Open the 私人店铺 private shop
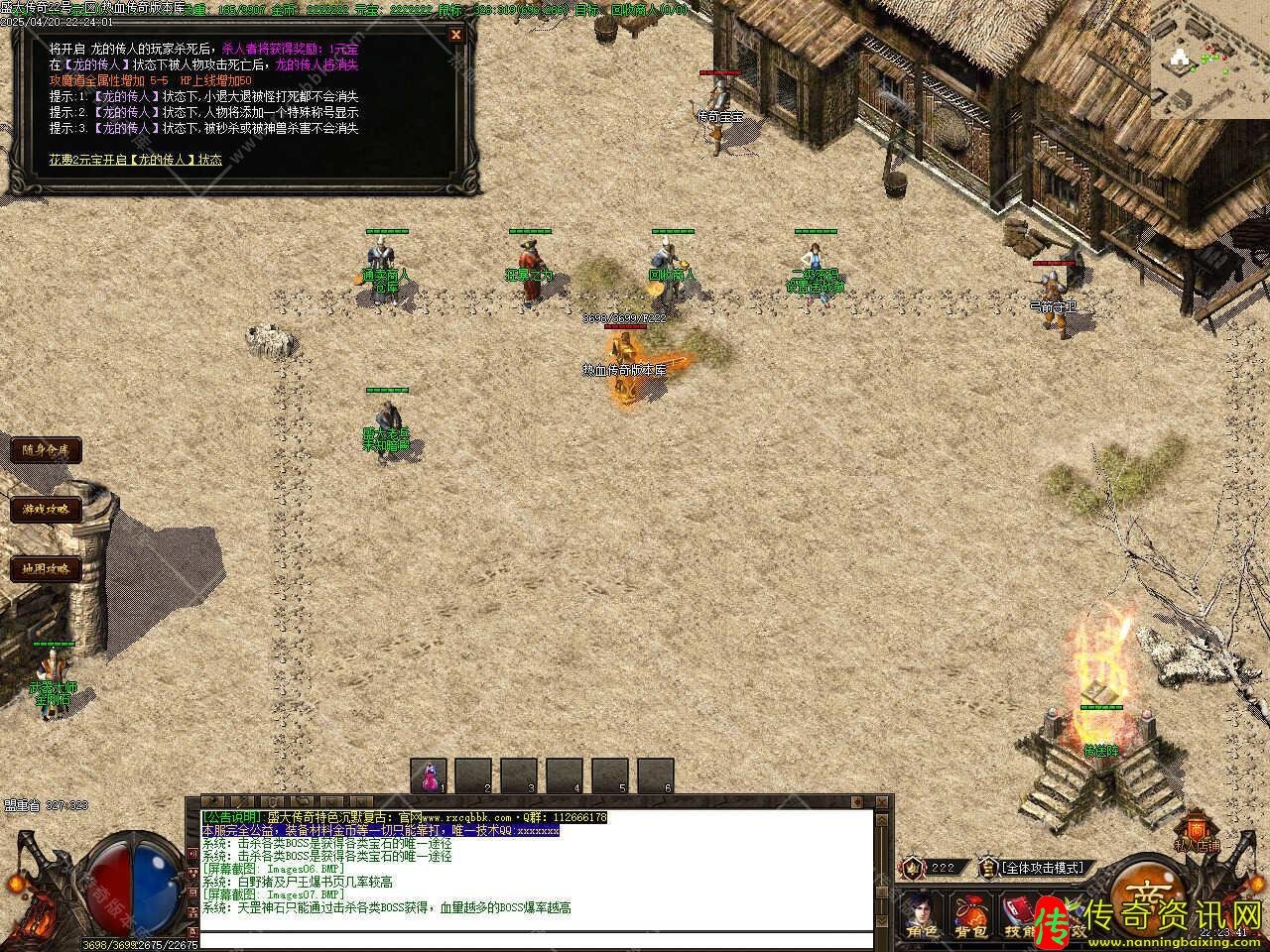1270x952 pixels. click(x=1197, y=831)
